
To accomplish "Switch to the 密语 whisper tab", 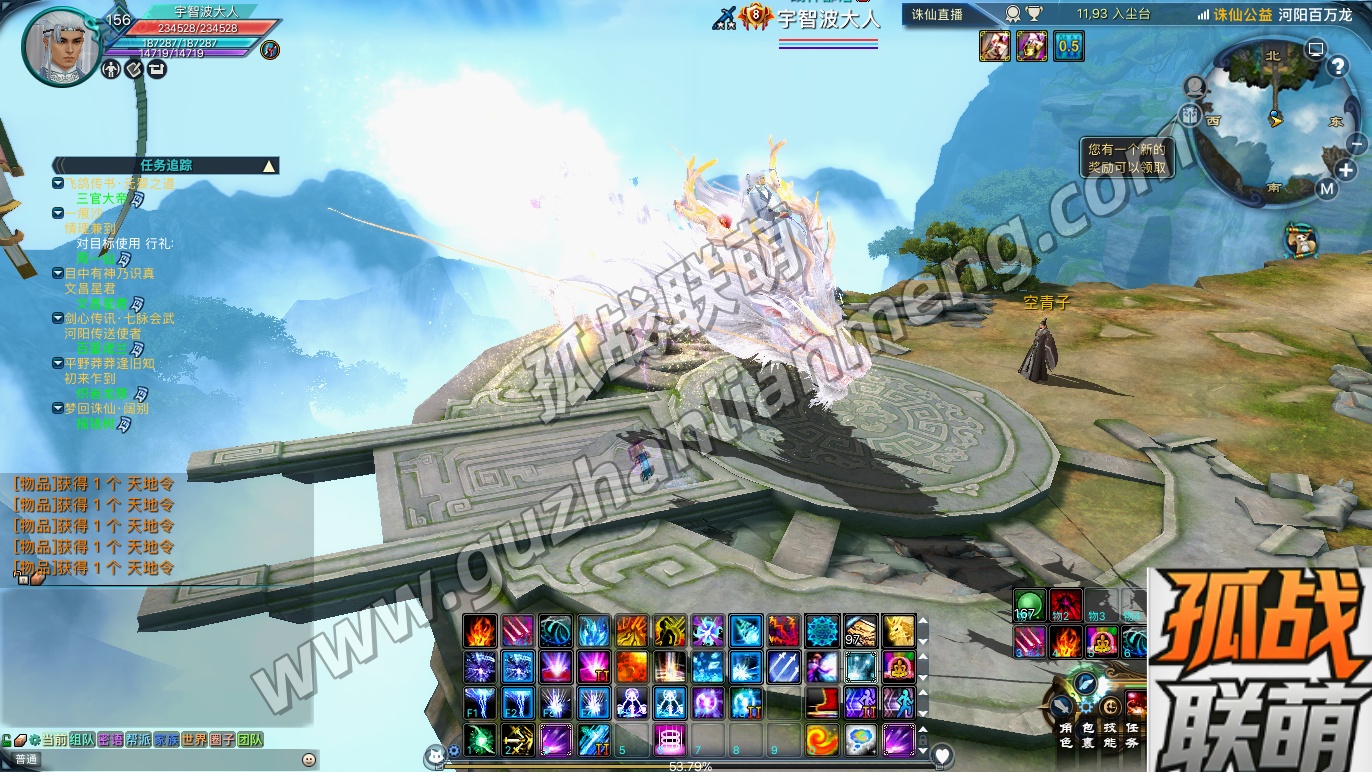I will (111, 740).
